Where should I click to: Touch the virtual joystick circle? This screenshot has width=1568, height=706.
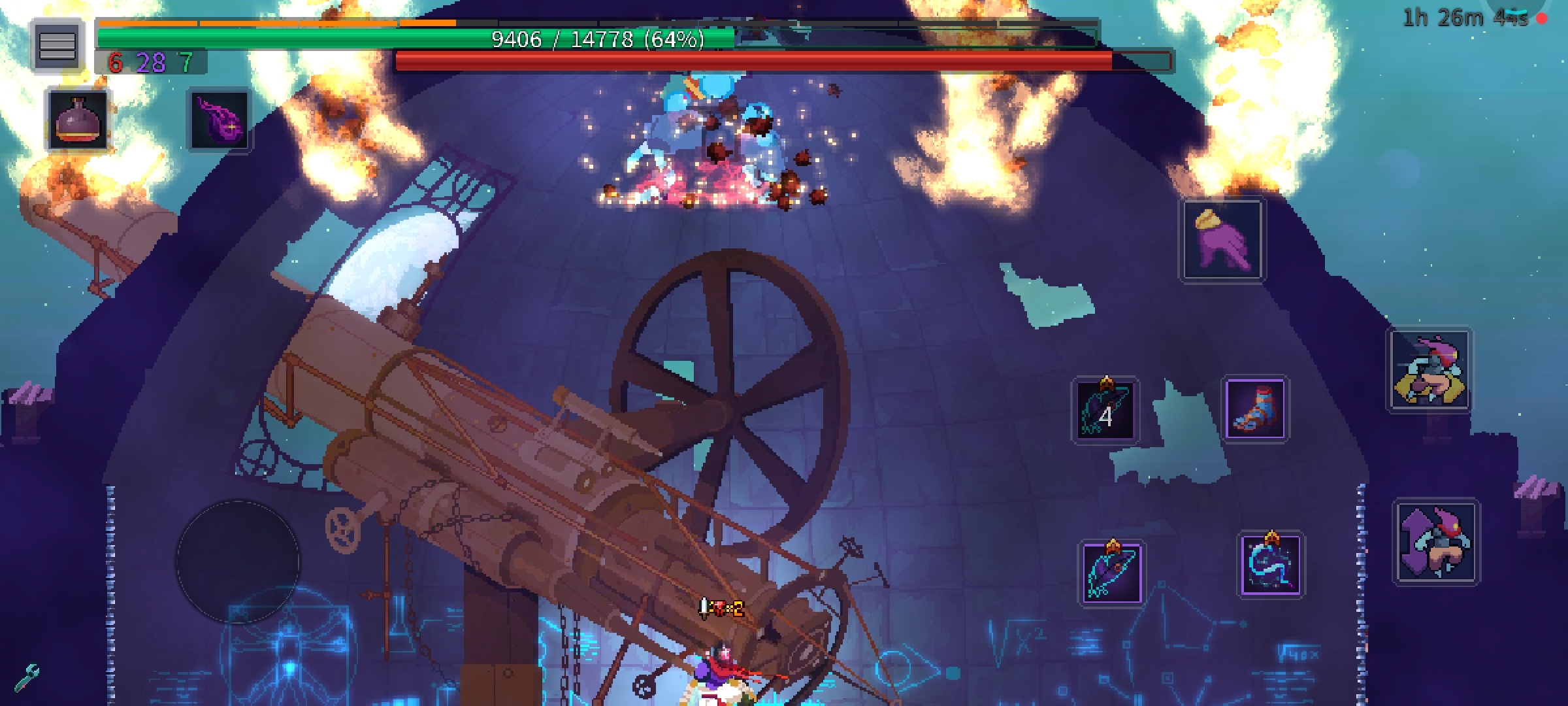tap(238, 562)
